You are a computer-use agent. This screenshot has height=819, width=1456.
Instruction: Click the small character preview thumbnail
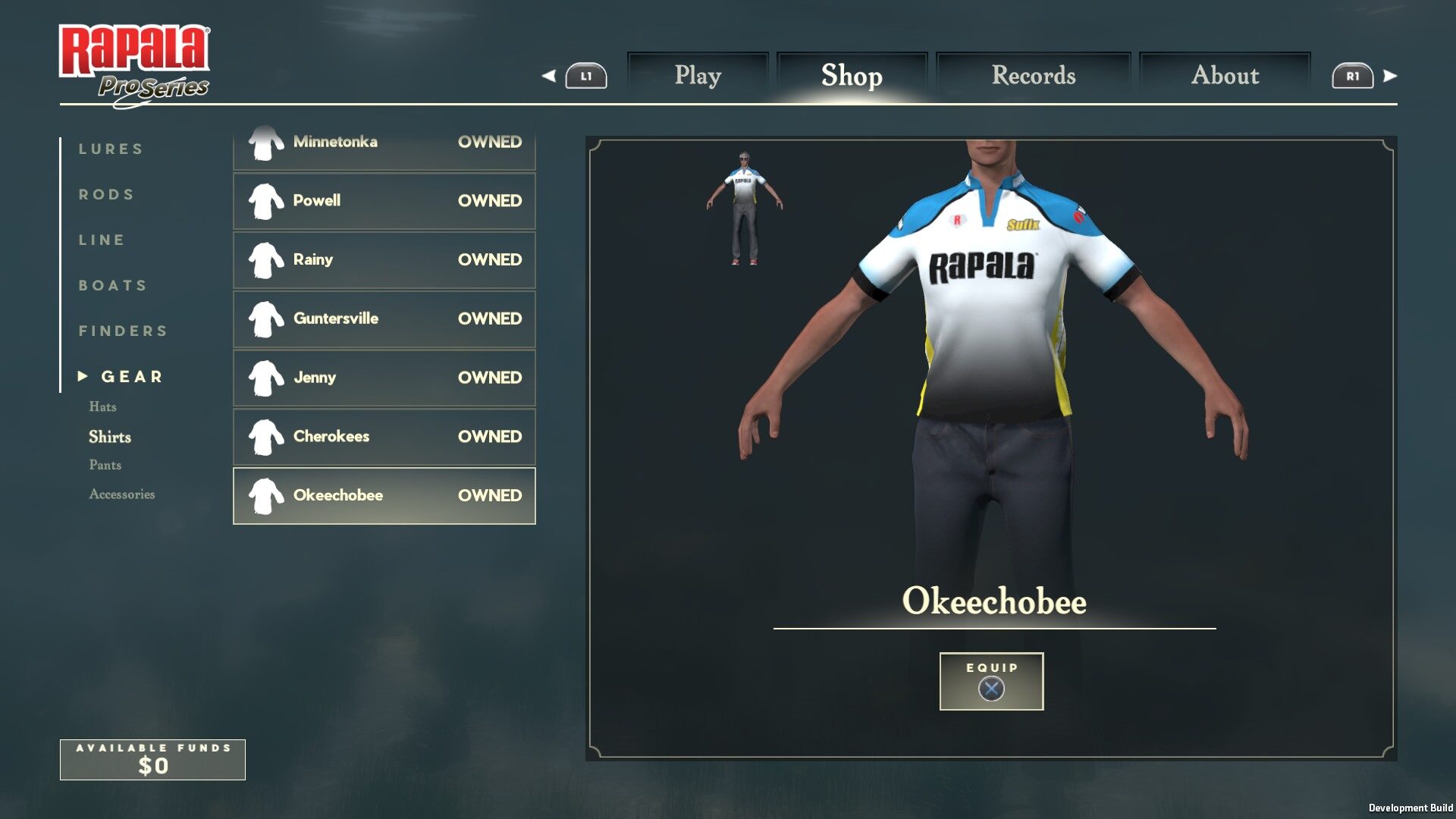[746, 207]
